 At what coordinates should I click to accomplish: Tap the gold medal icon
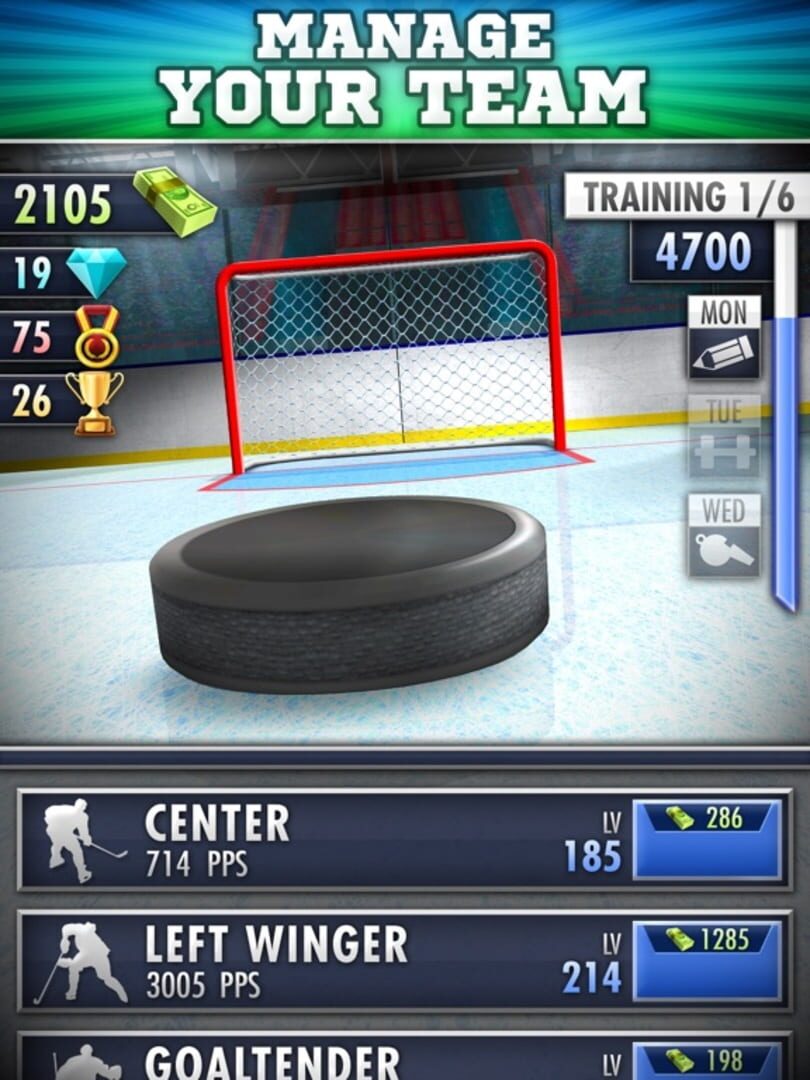coord(97,336)
